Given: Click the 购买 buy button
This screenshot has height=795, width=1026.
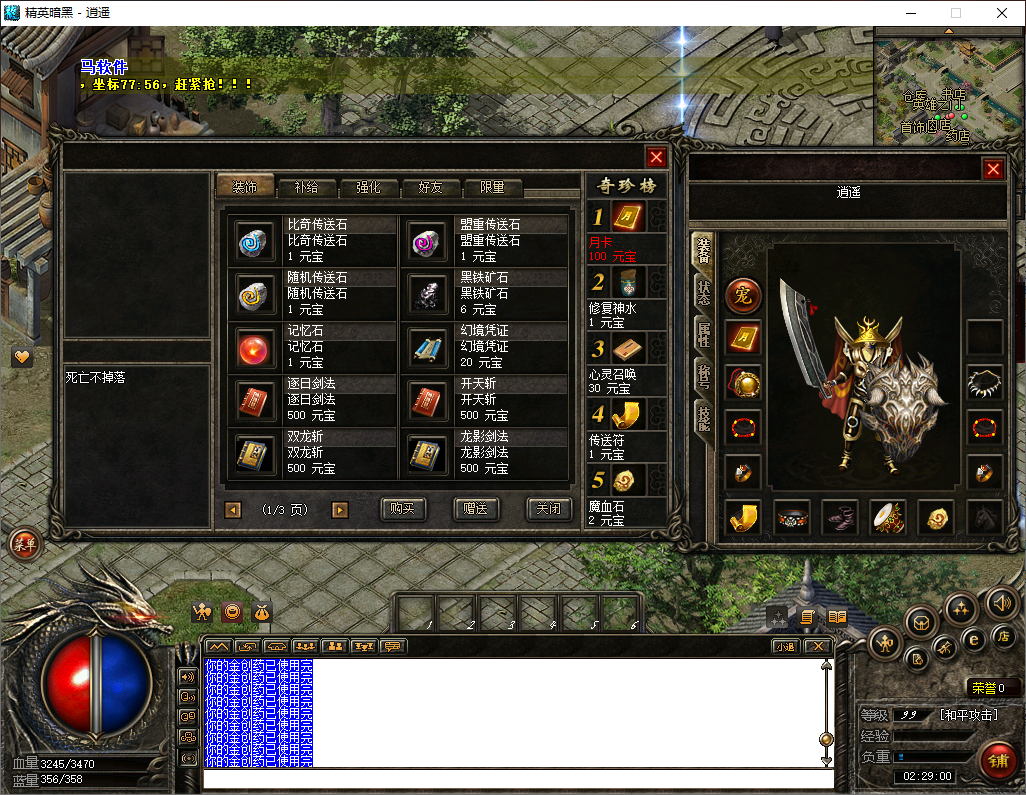Looking at the screenshot, I should [x=403, y=509].
